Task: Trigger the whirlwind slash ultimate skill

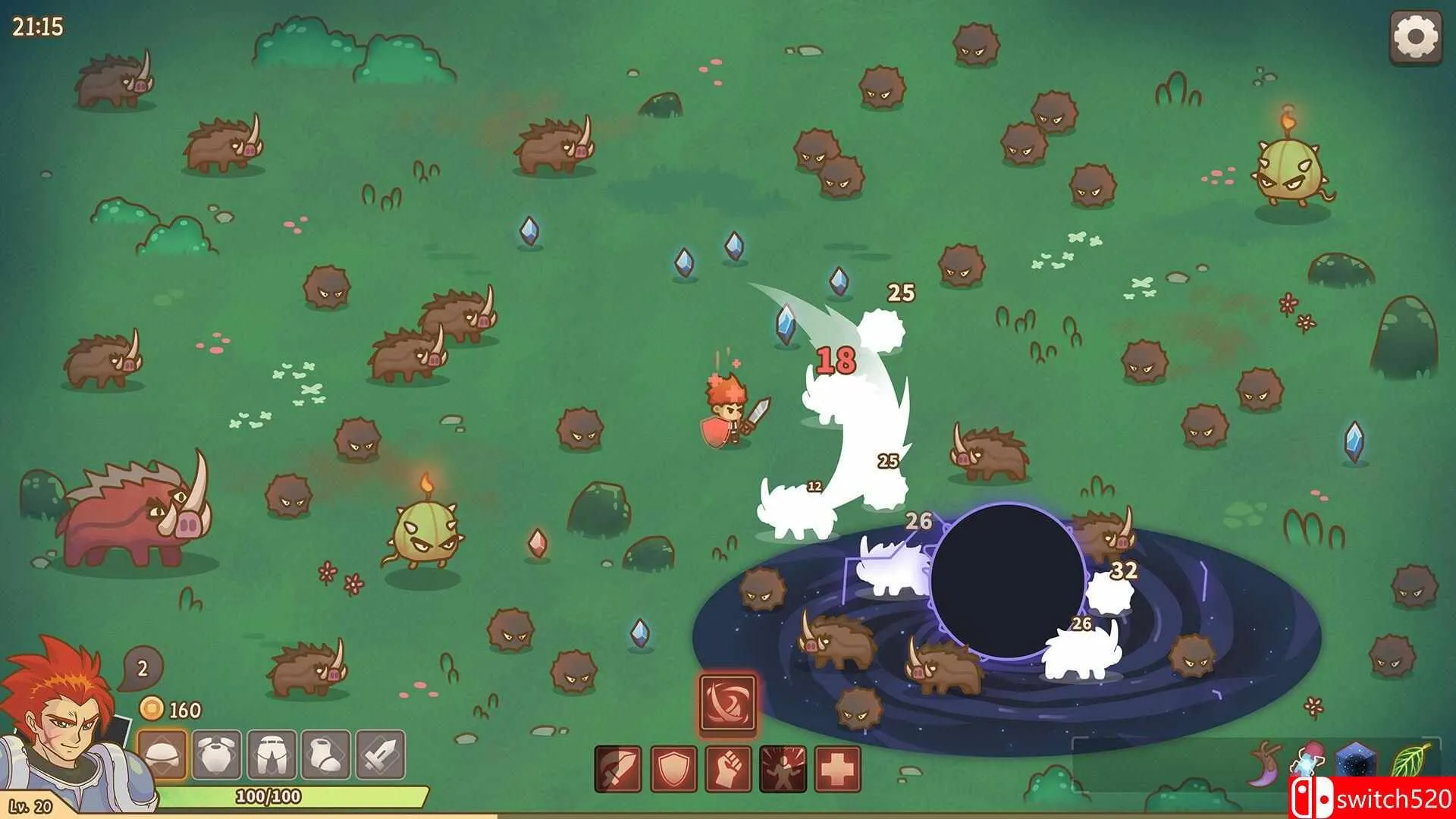Action: click(x=728, y=704)
